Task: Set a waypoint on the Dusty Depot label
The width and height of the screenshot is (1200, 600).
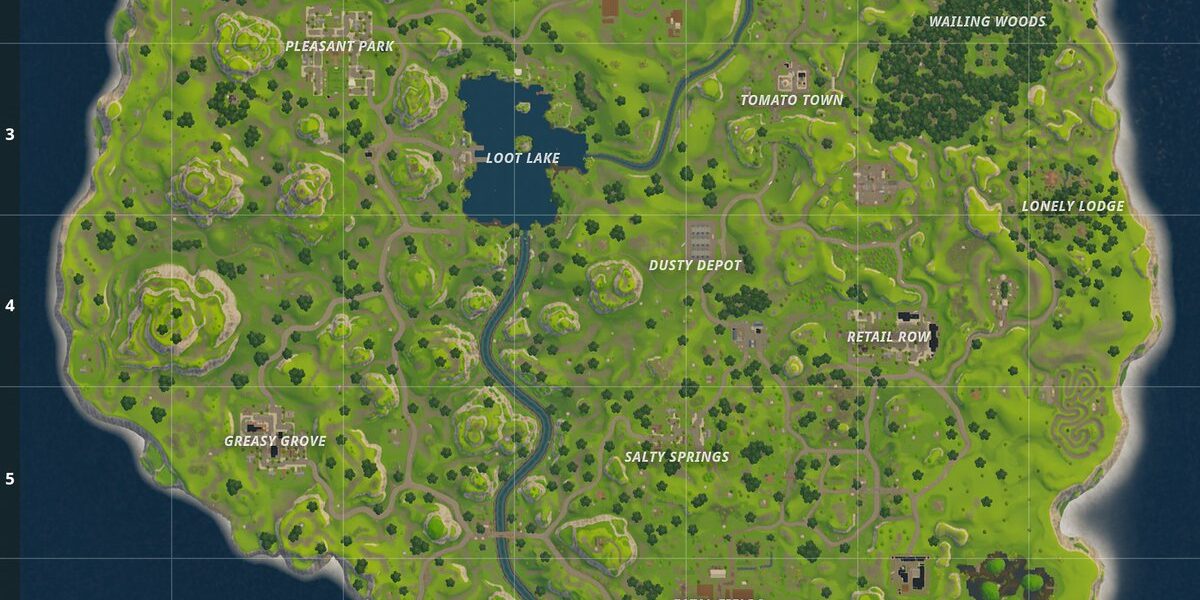Action: 695,265
